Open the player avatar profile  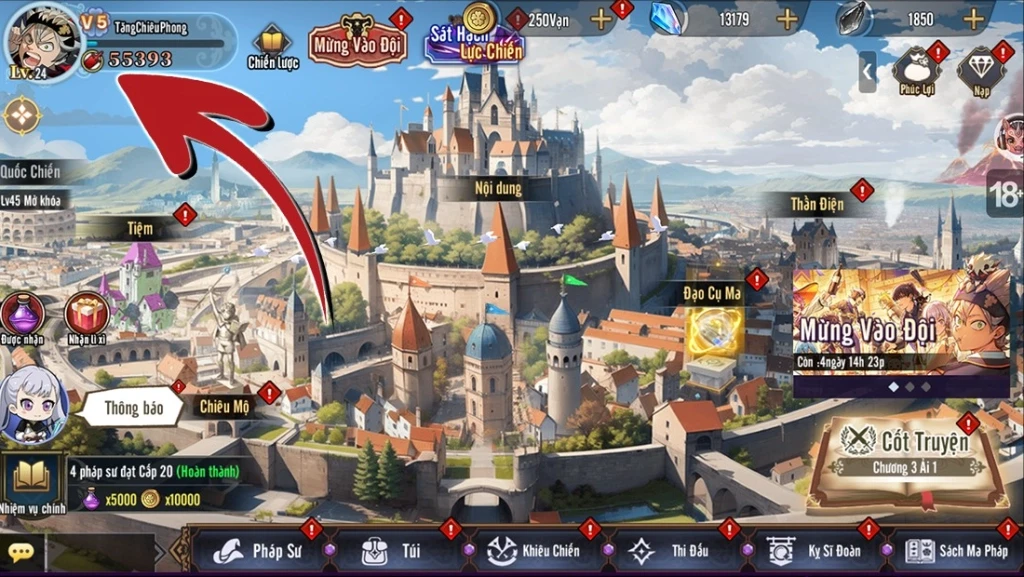tap(41, 41)
